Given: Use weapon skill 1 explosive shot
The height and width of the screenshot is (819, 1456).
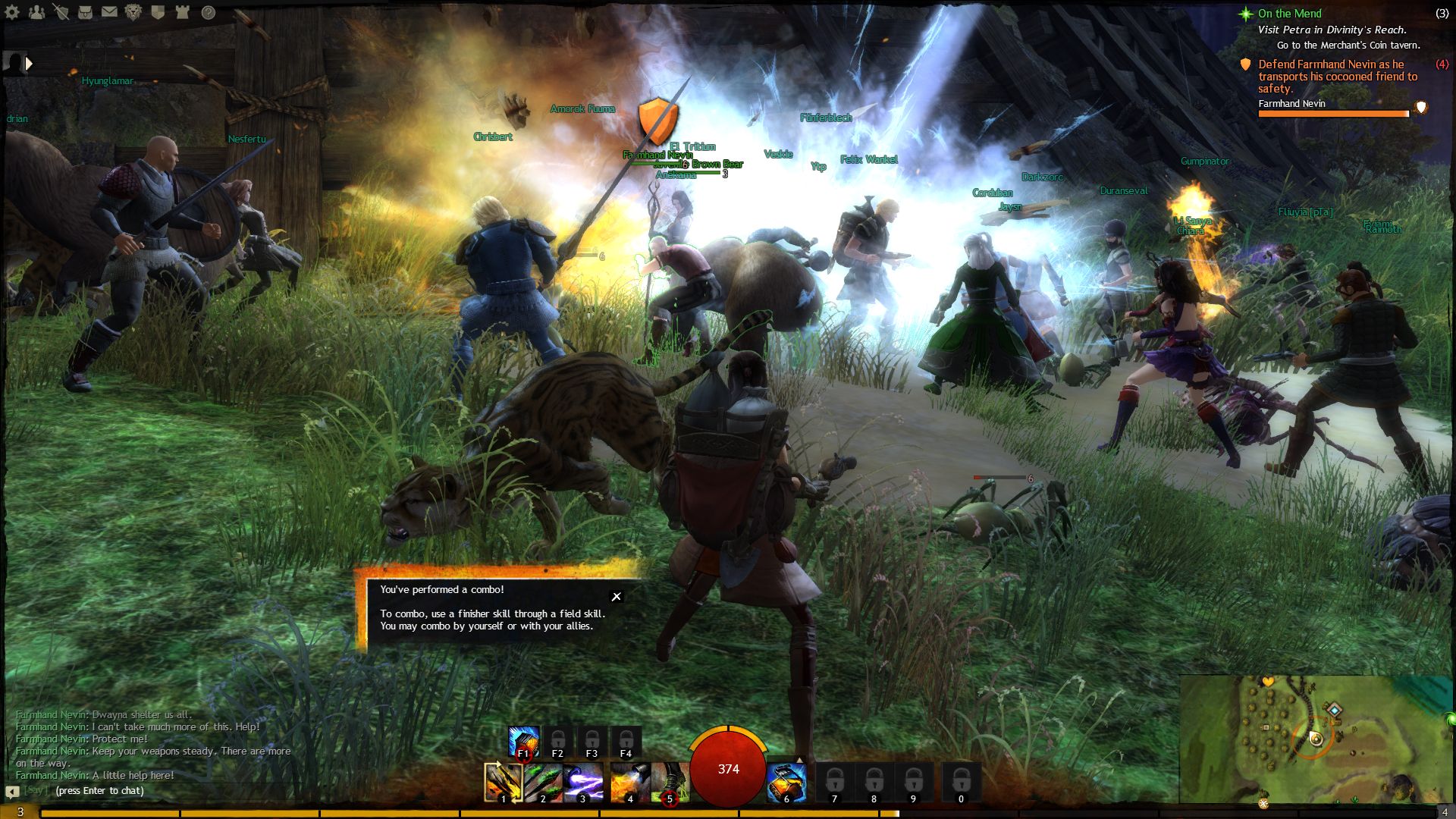Looking at the screenshot, I should click(x=503, y=782).
